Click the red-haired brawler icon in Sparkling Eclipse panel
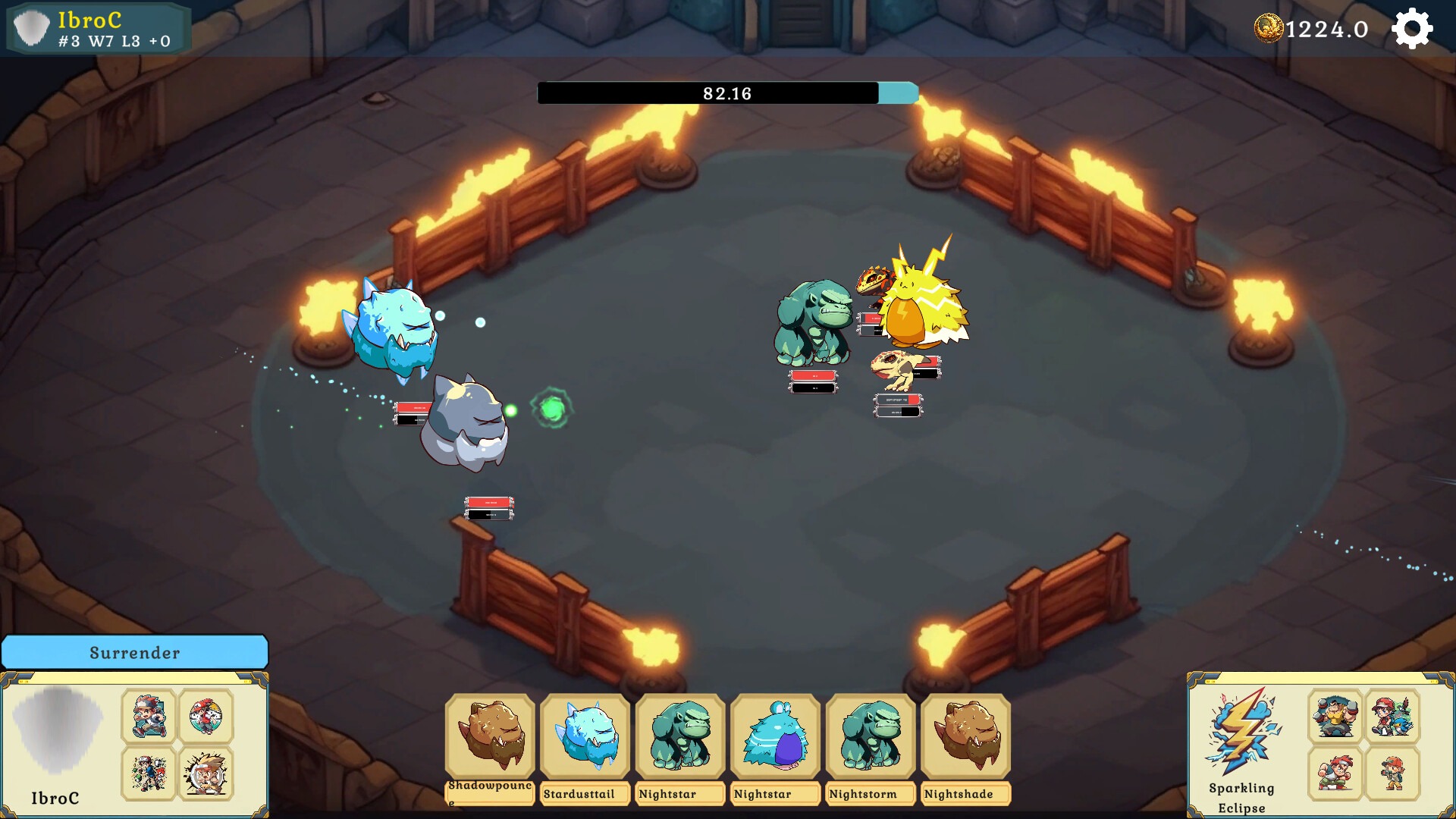1456x819 pixels. [x=1335, y=773]
